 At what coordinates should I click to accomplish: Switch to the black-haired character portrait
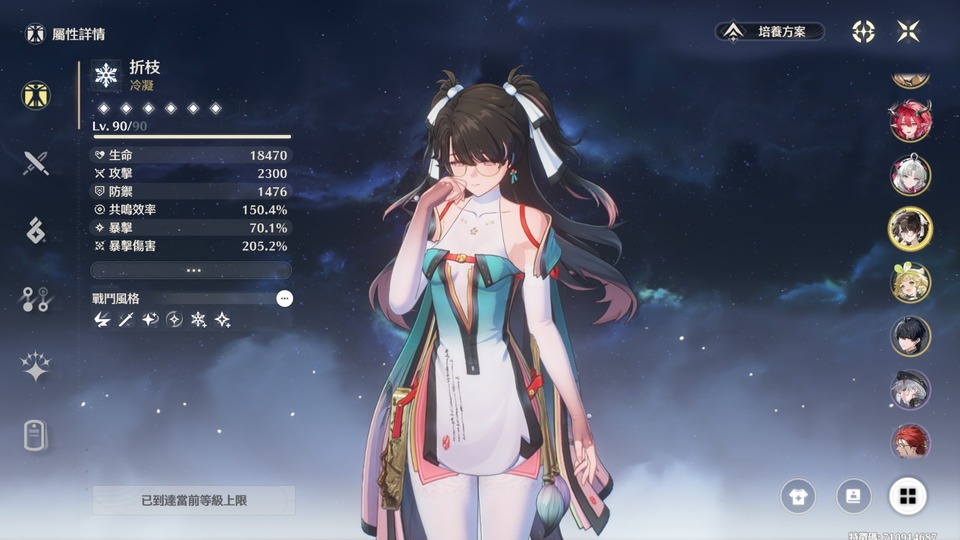tap(910, 337)
